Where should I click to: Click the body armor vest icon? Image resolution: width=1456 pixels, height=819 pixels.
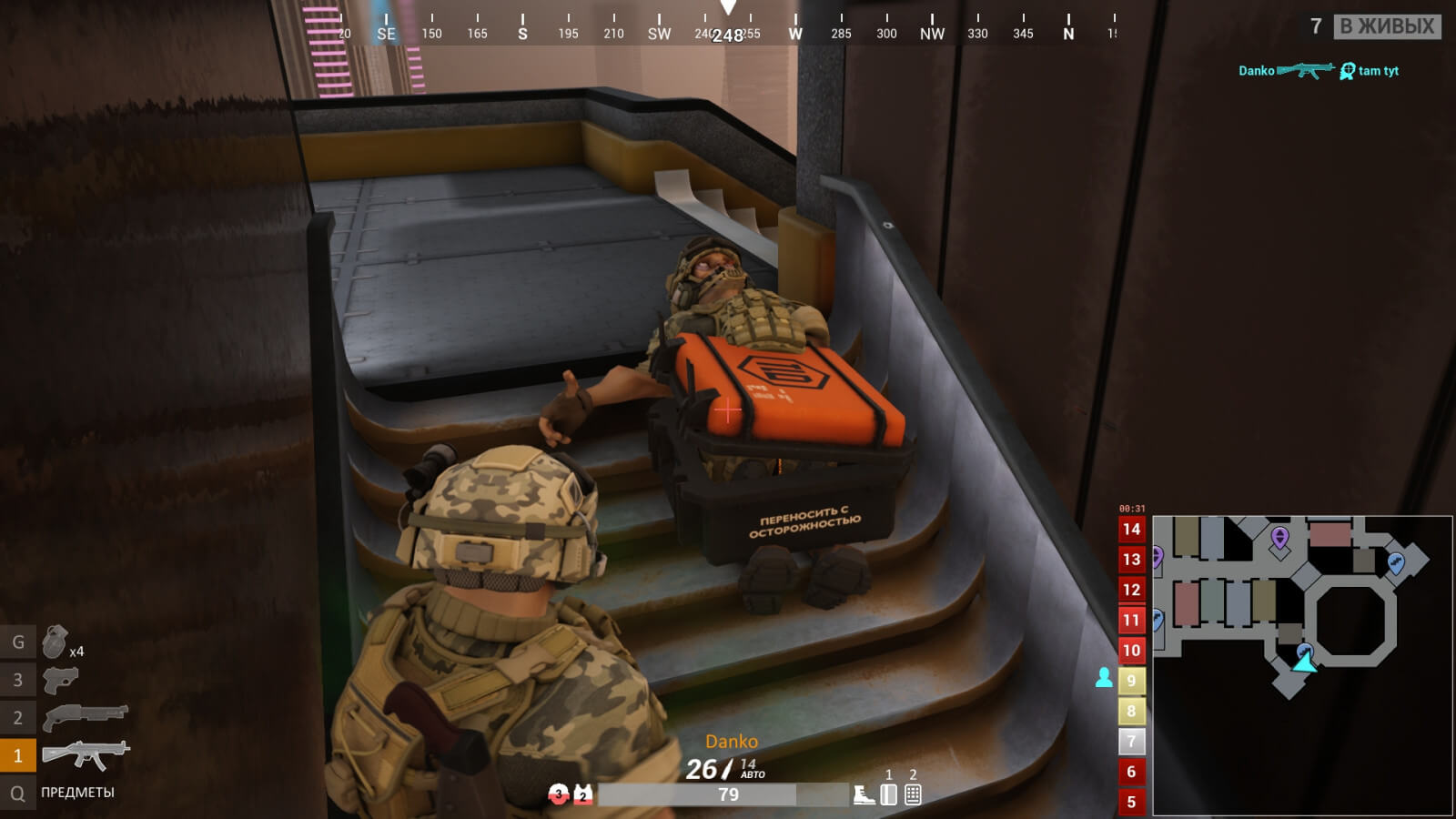[582, 794]
